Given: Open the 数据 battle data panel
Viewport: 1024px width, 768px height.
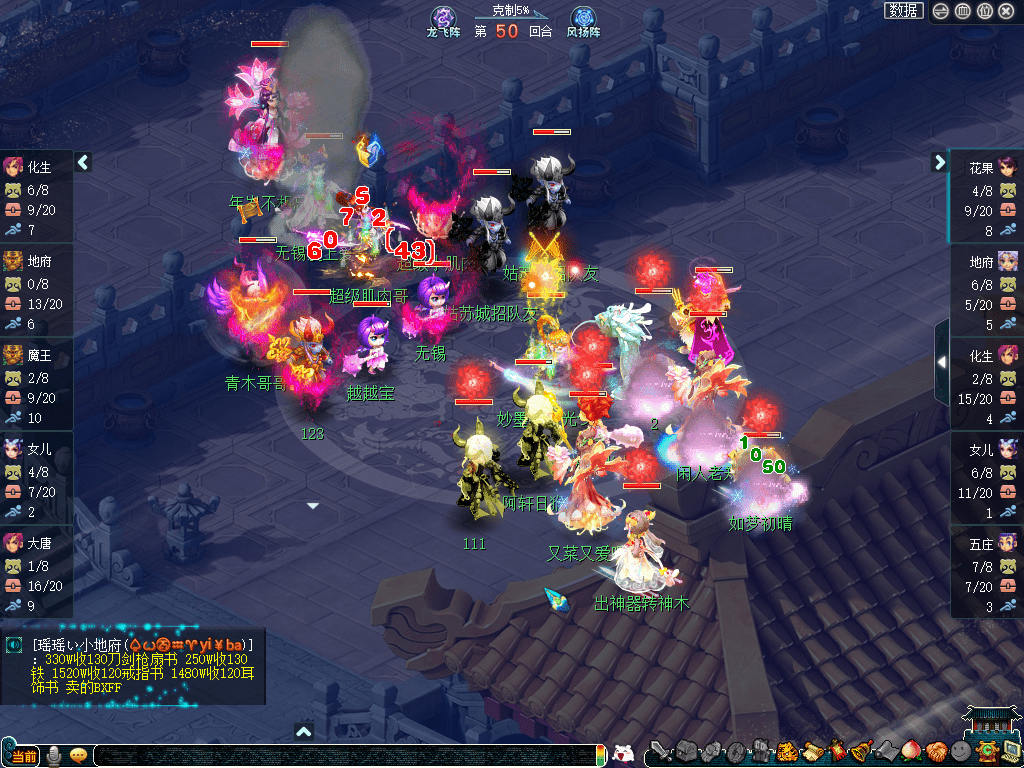Looking at the screenshot, I should (x=903, y=10).
